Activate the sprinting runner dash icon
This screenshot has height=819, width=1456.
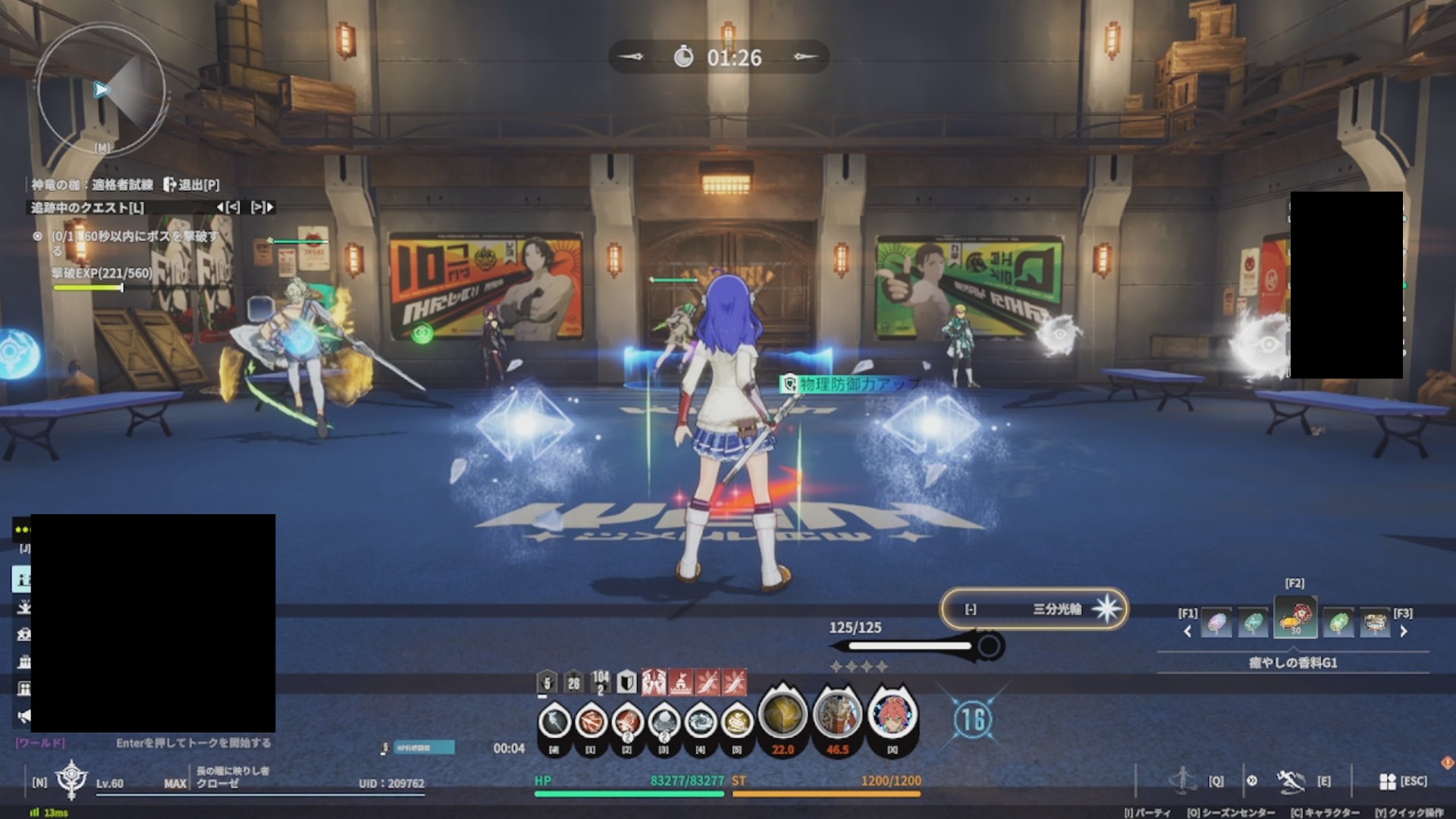point(1289,780)
